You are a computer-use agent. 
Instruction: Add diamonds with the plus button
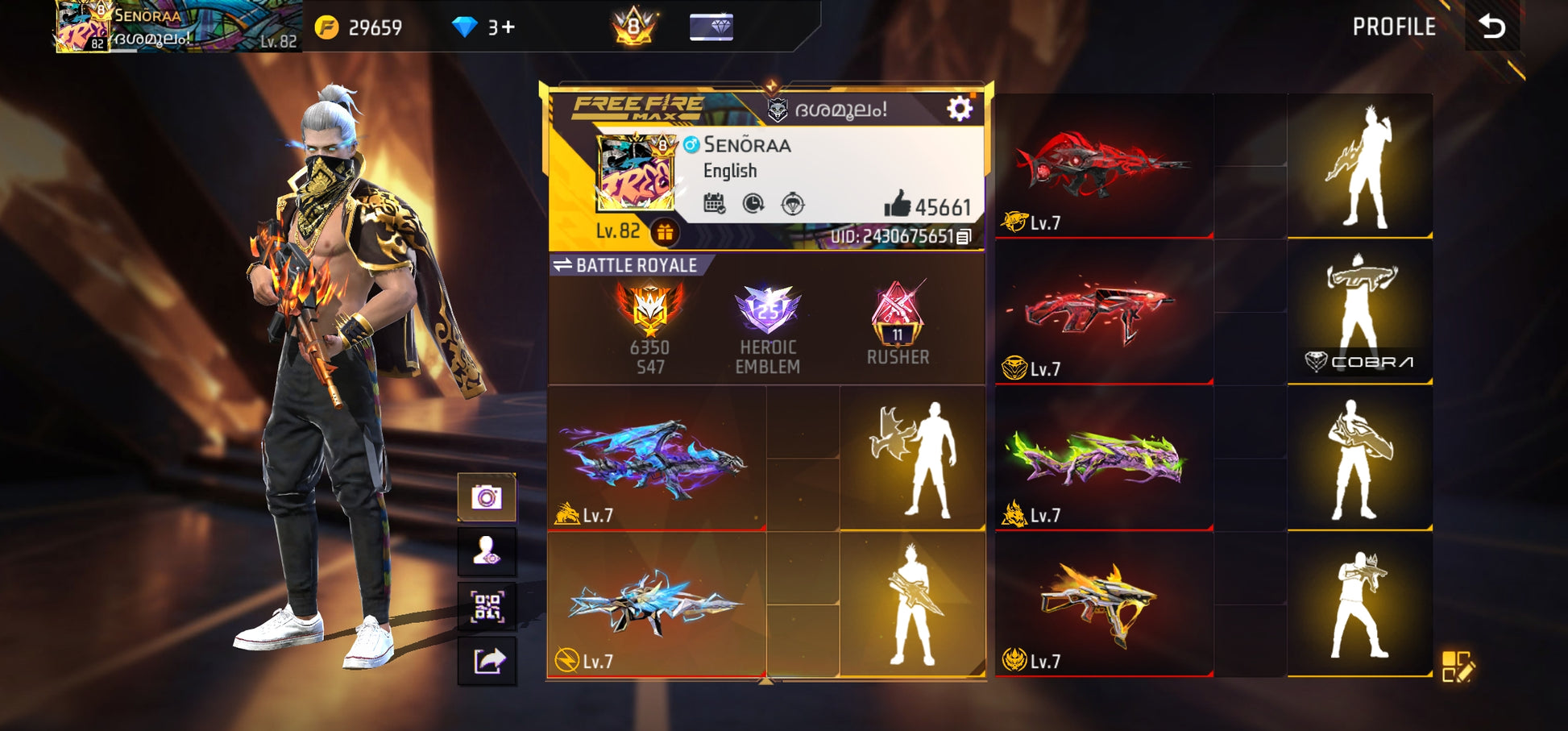point(508,27)
